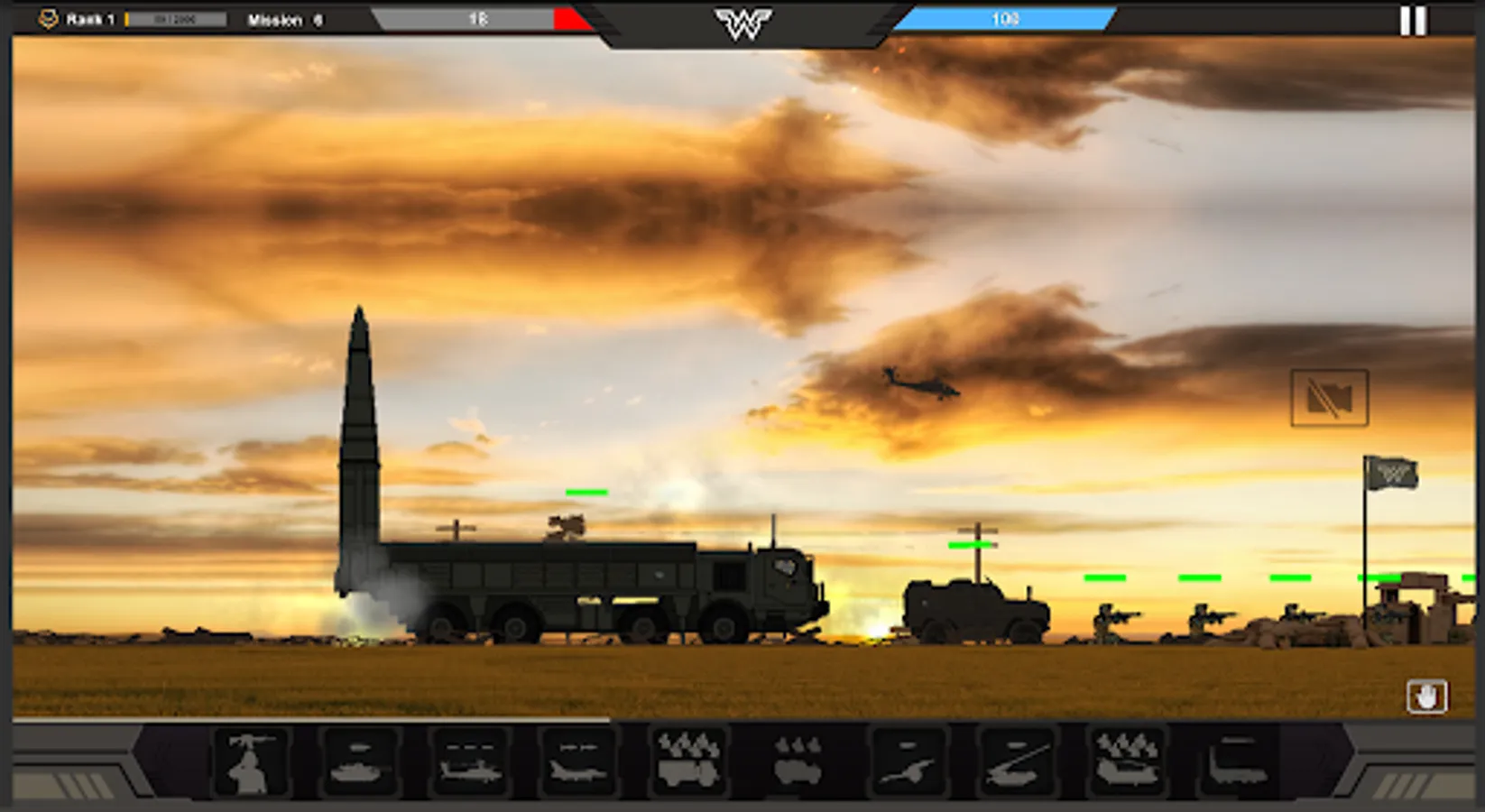Select the artillery cannon unit icon
The height and width of the screenshot is (812, 1485).
pyautogui.click(x=908, y=762)
